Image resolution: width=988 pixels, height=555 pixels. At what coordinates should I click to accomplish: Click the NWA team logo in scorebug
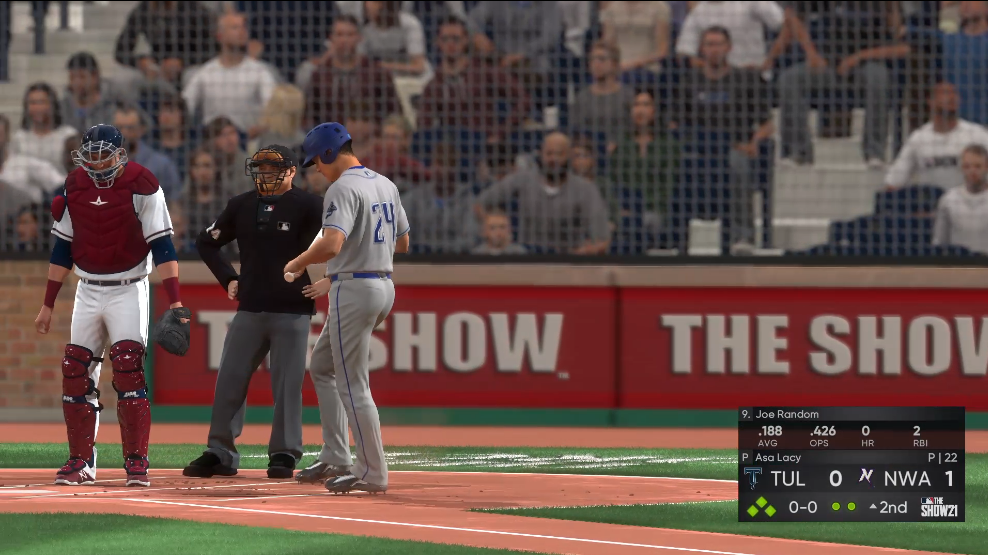tap(866, 477)
